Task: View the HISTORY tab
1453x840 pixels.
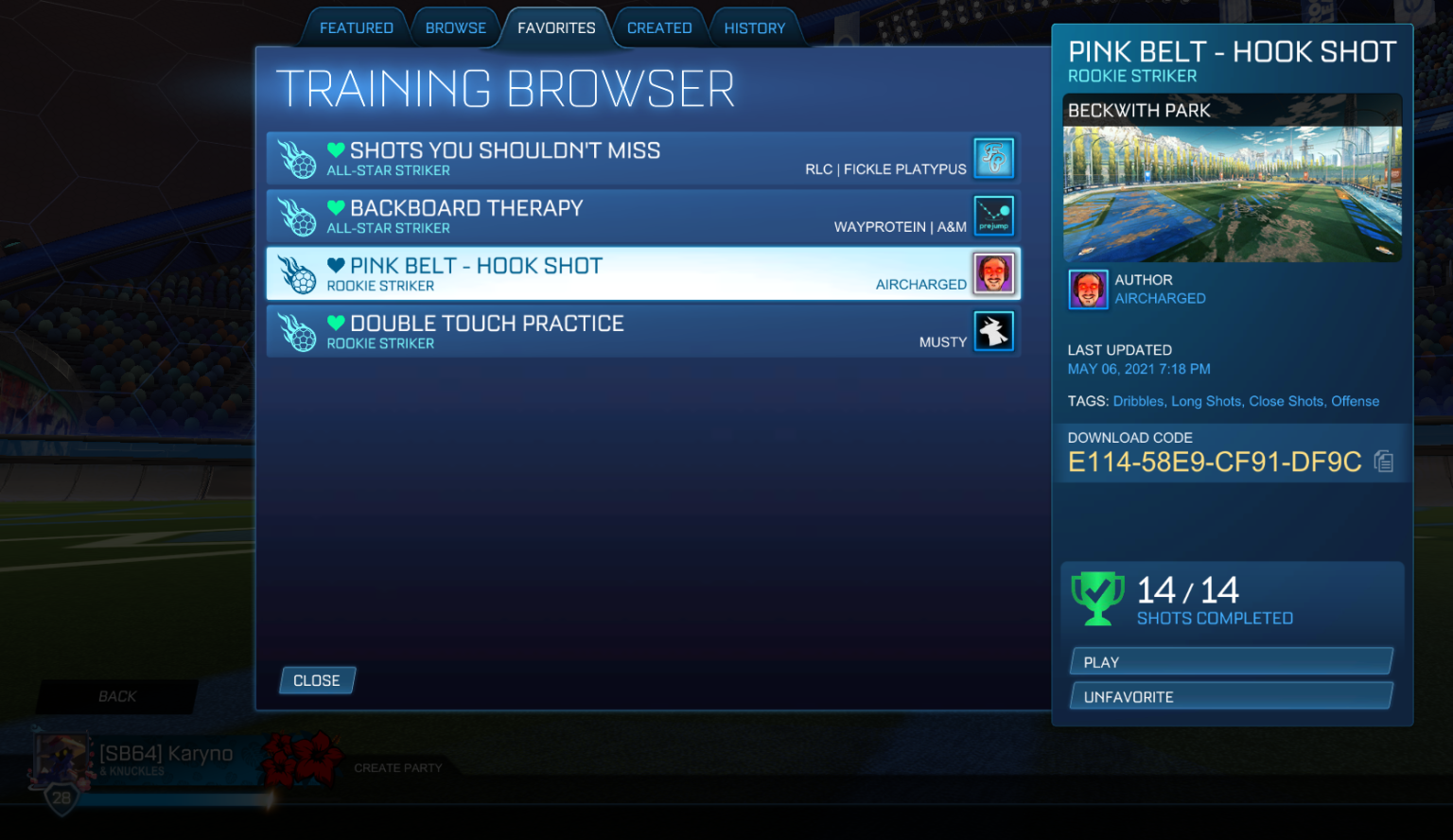Action: pyautogui.click(x=755, y=27)
